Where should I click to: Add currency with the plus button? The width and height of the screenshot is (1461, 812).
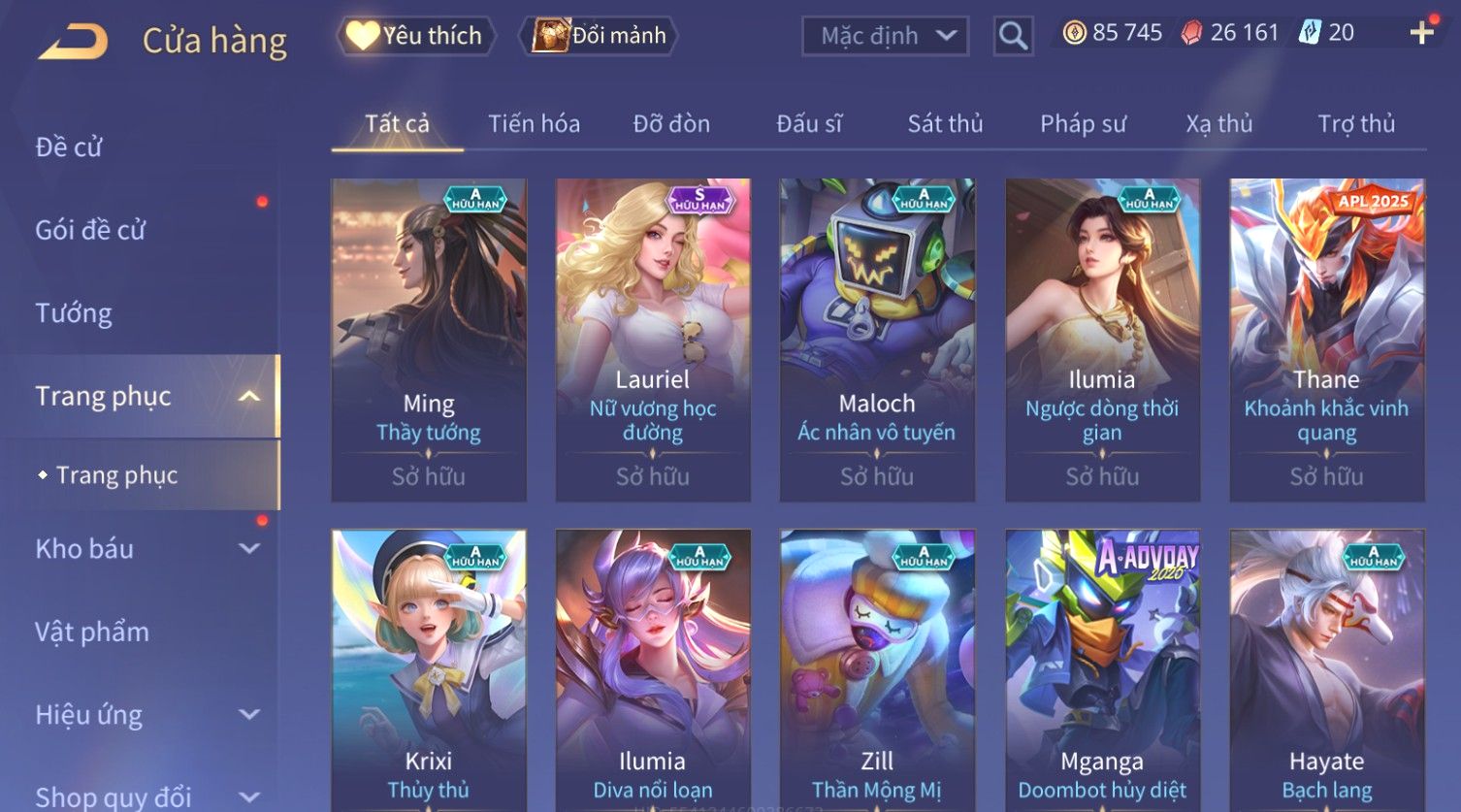1421,33
